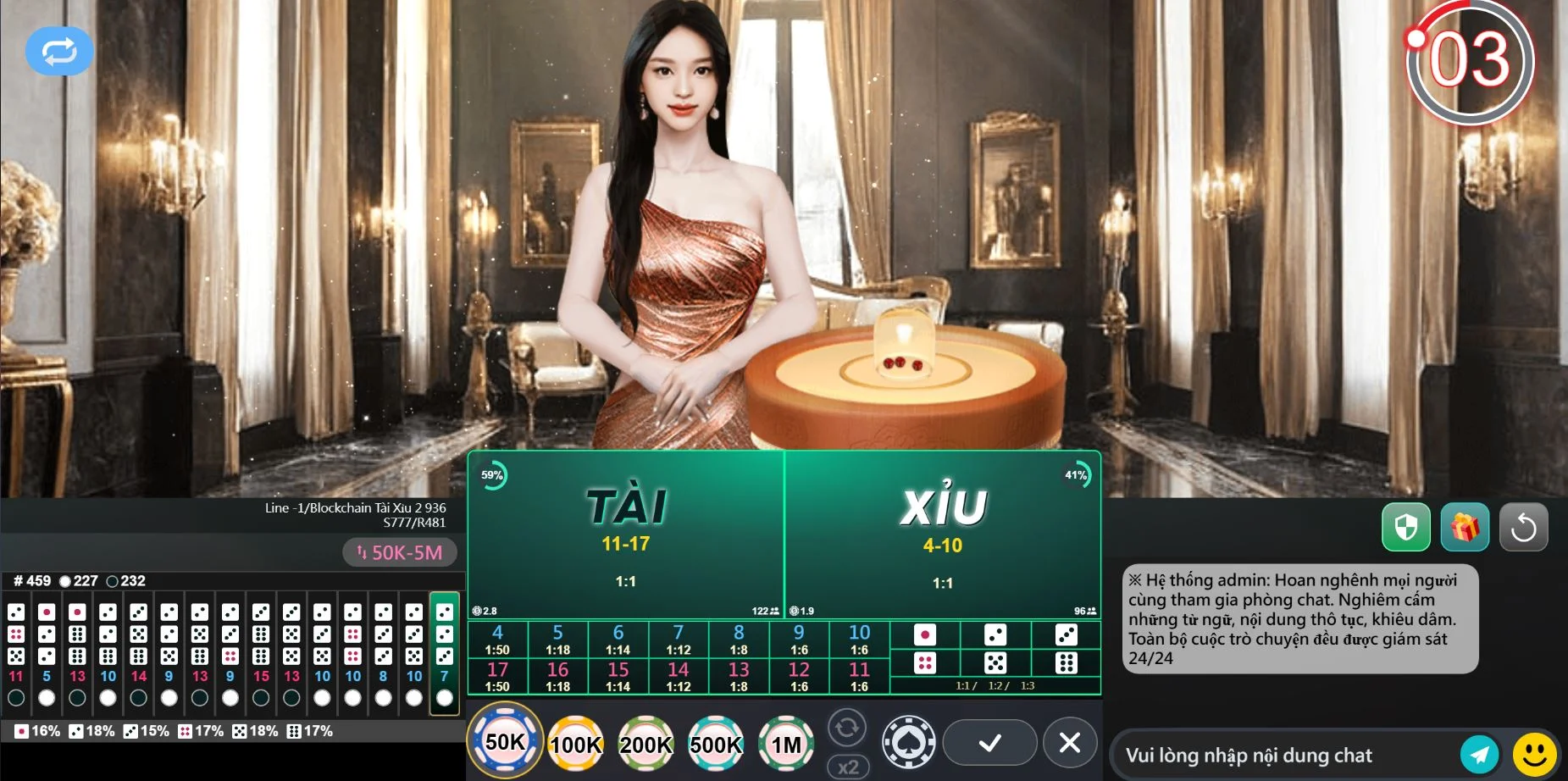1568x781 pixels.
Task: Bet on the XỈU 4-10 panel
Action: 942,534
